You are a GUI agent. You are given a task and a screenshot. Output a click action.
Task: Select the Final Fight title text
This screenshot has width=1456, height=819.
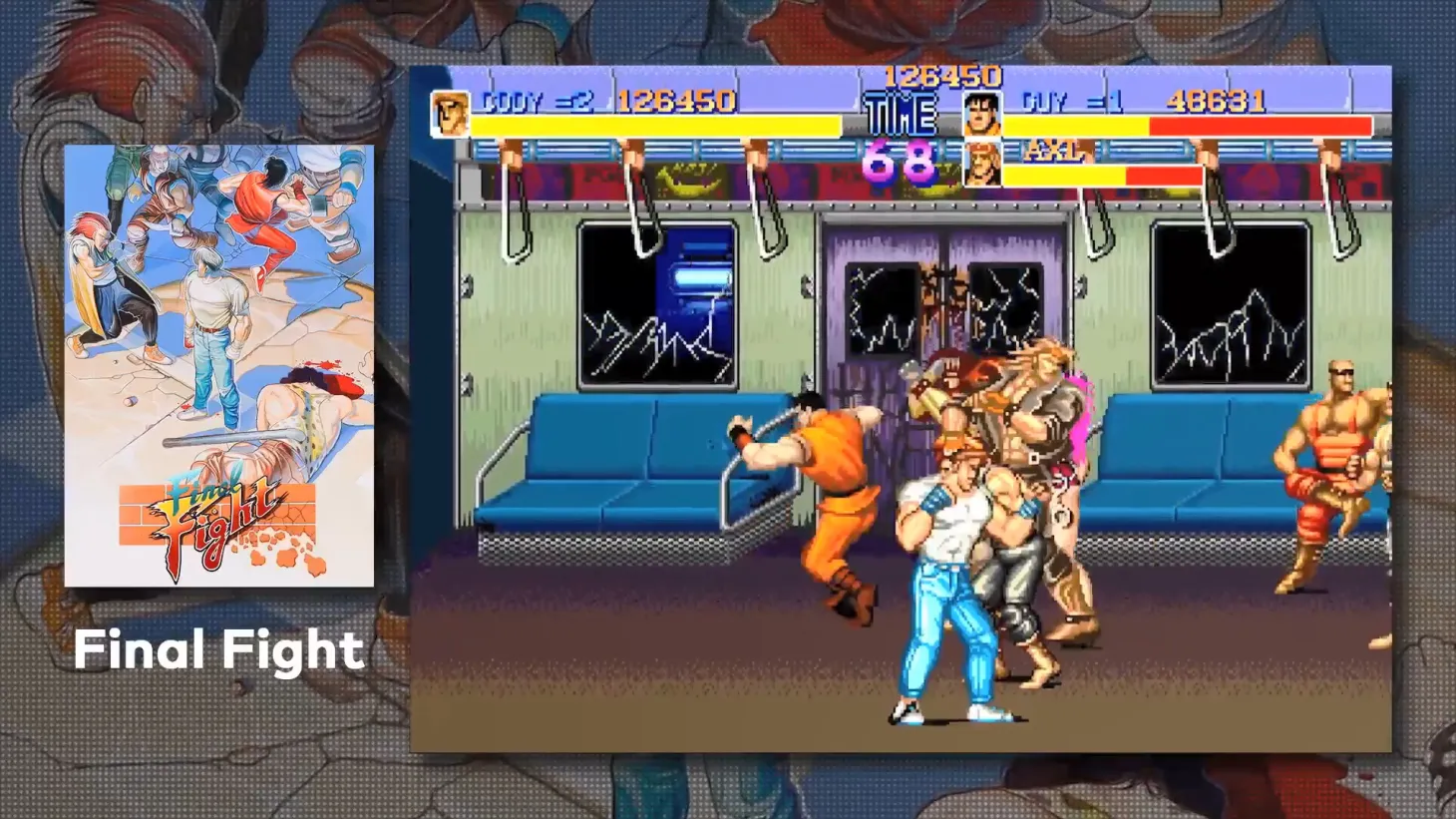tap(221, 651)
